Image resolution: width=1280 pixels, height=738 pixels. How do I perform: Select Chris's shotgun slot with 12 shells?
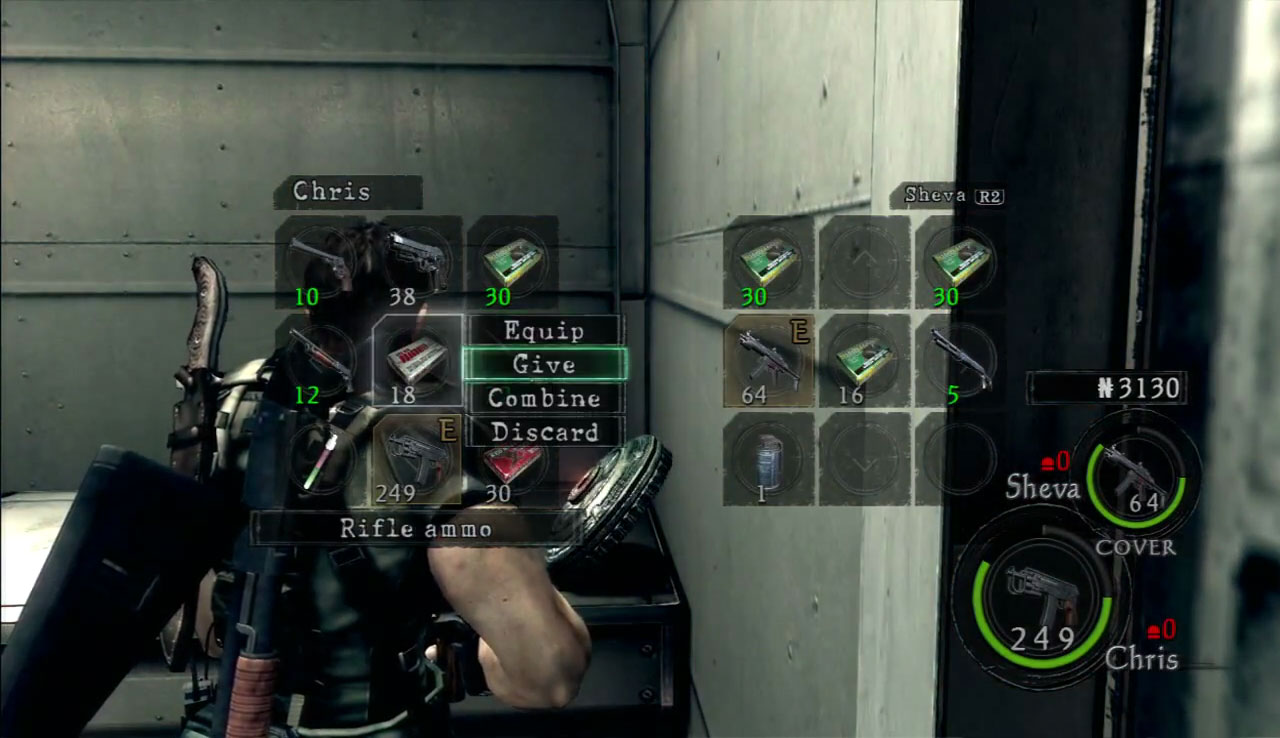tap(320, 360)
